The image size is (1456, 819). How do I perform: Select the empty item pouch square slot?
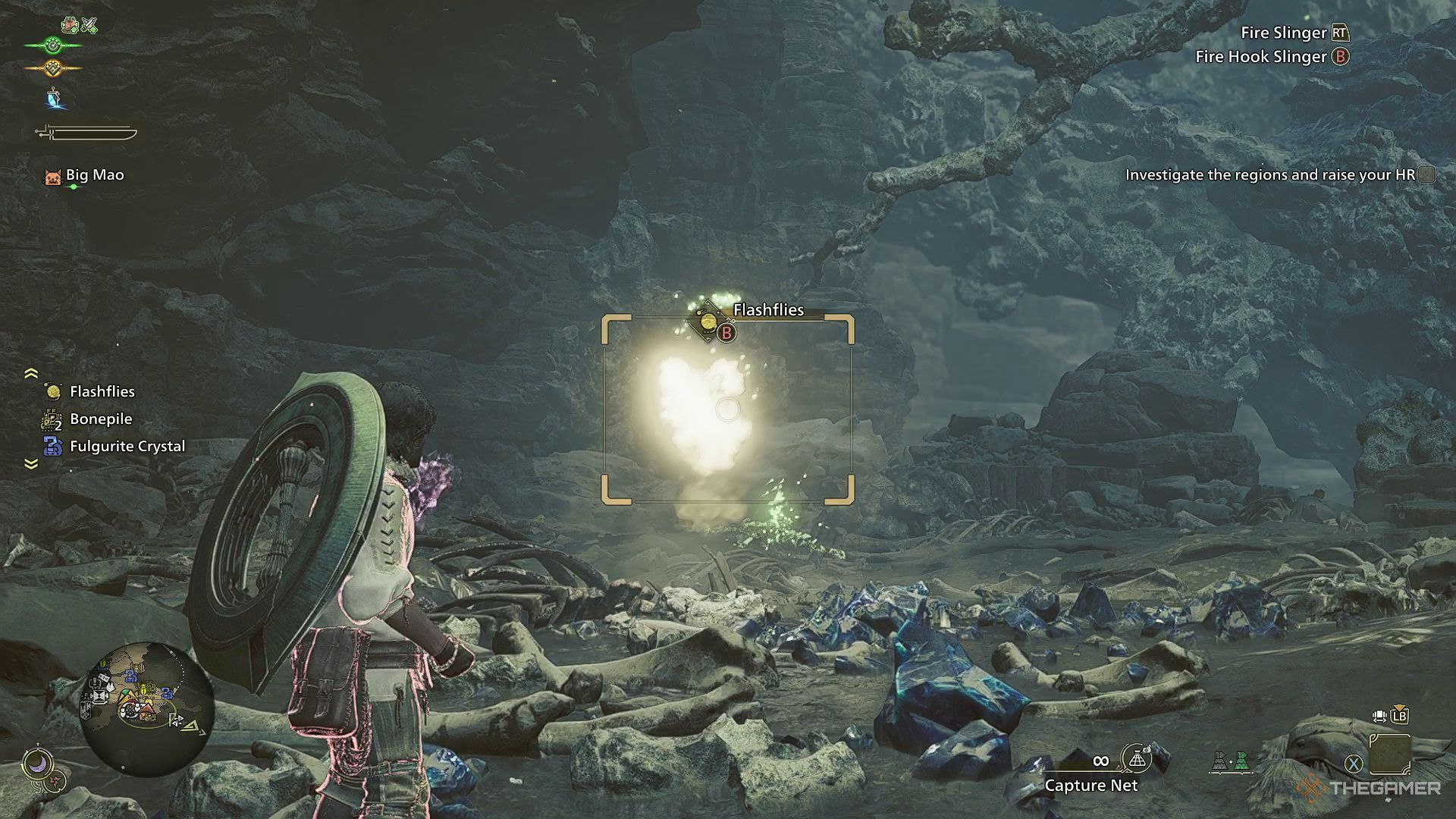(1390, 754)
